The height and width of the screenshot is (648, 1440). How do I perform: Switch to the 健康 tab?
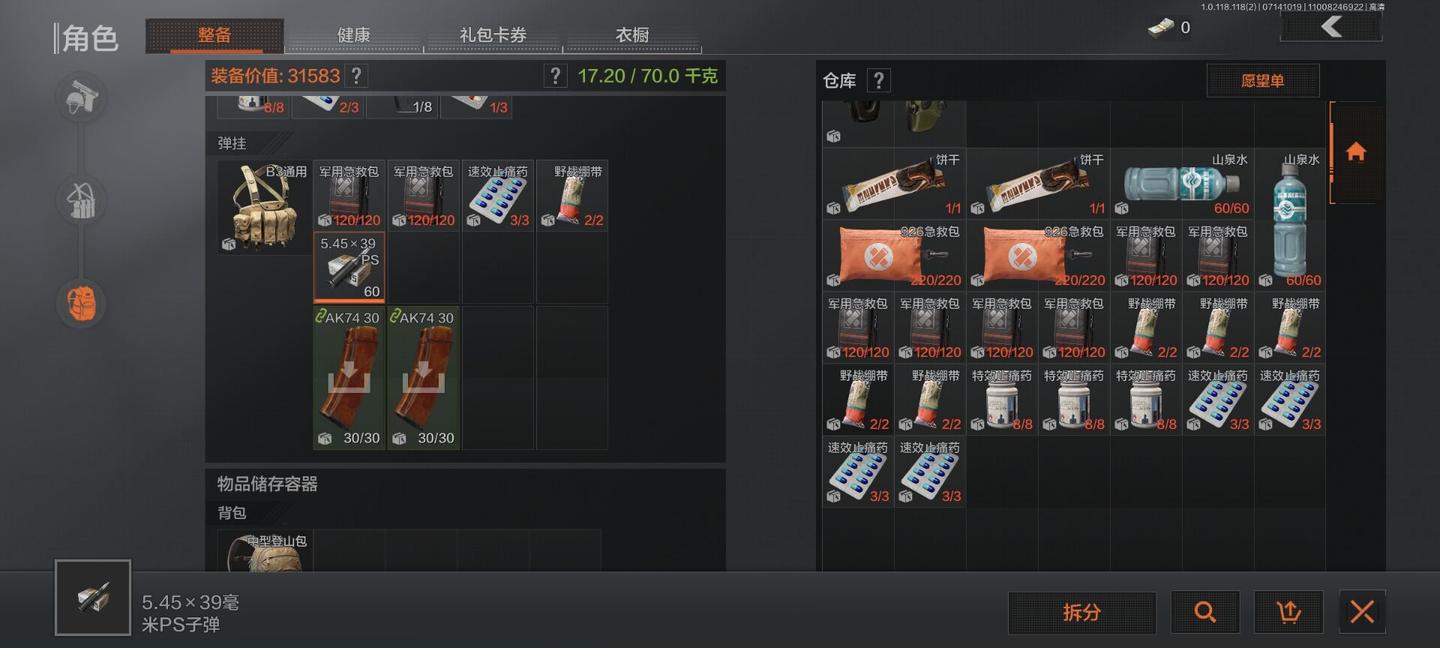click(x=353, y=35)
